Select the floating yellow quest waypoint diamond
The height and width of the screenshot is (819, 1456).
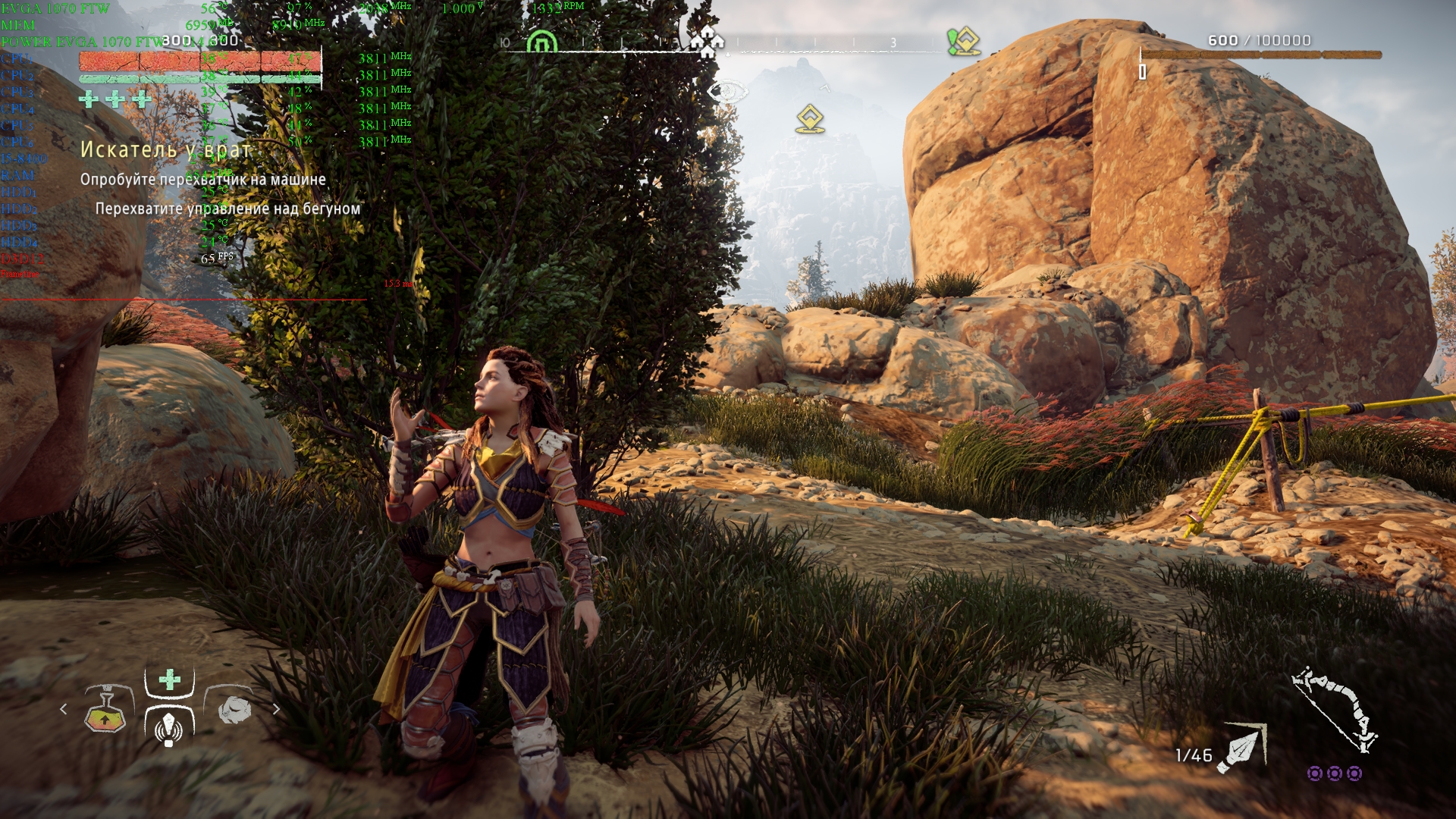(x=810, y=120)
